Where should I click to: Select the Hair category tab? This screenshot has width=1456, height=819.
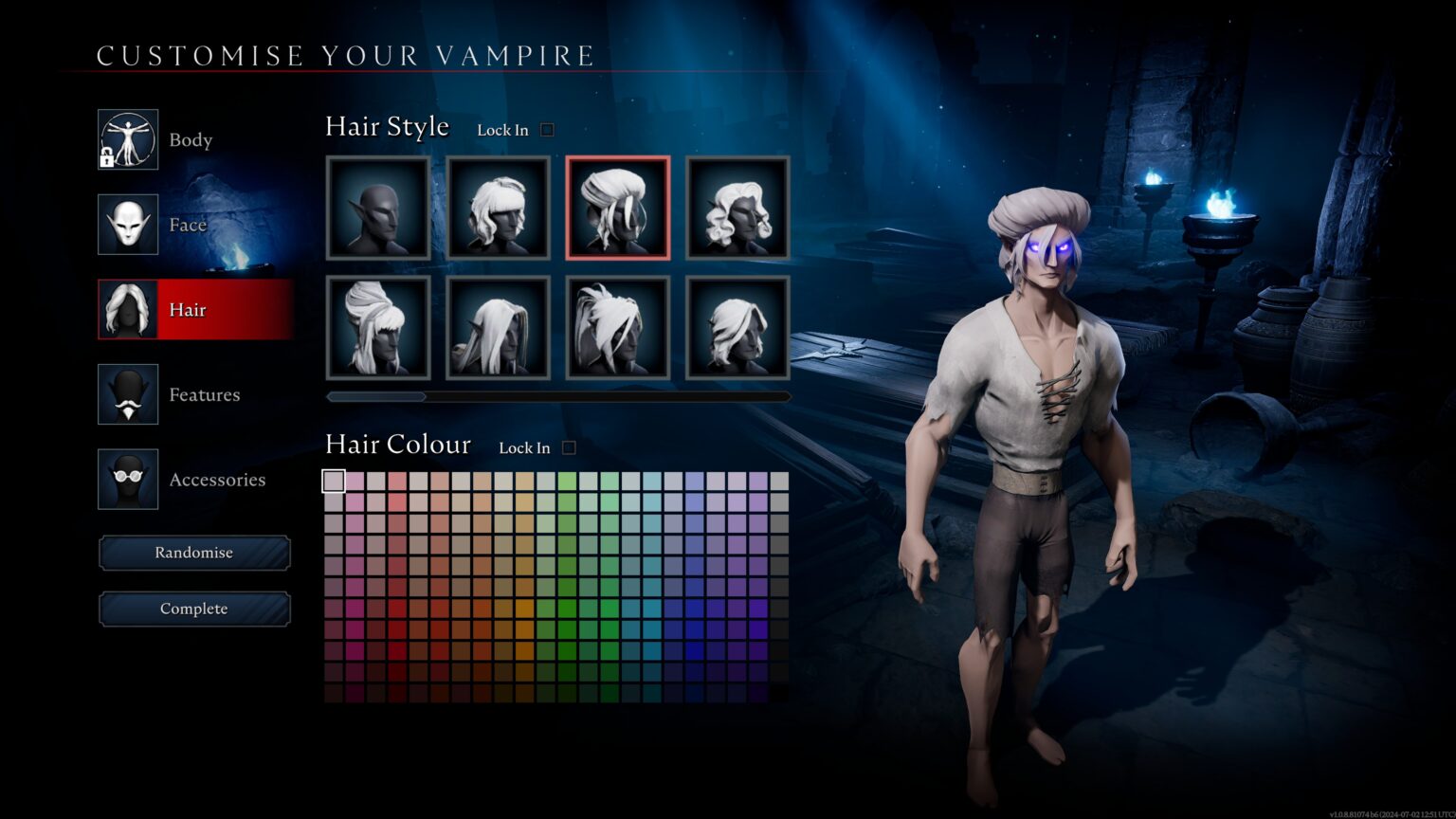[194, 310]
